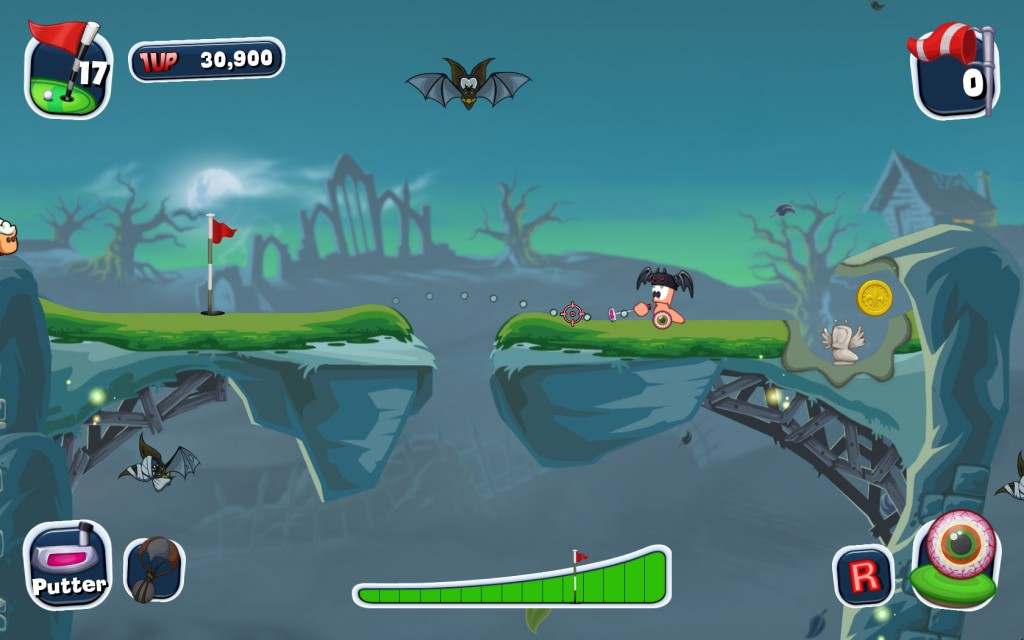Open the Putter club selector
This screenshot has width=1024, height=640.
click(x=67, y=565)
